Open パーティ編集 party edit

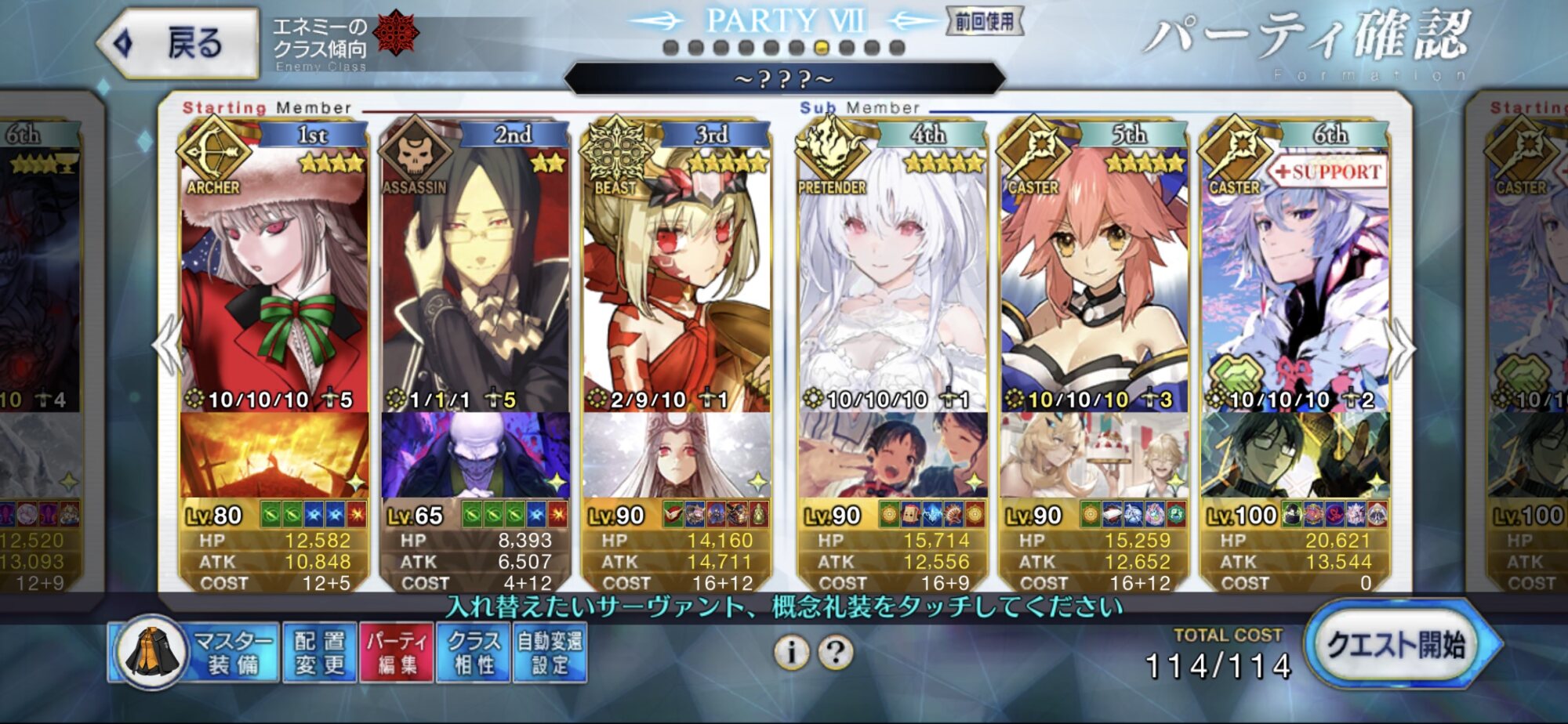point(397,652)
